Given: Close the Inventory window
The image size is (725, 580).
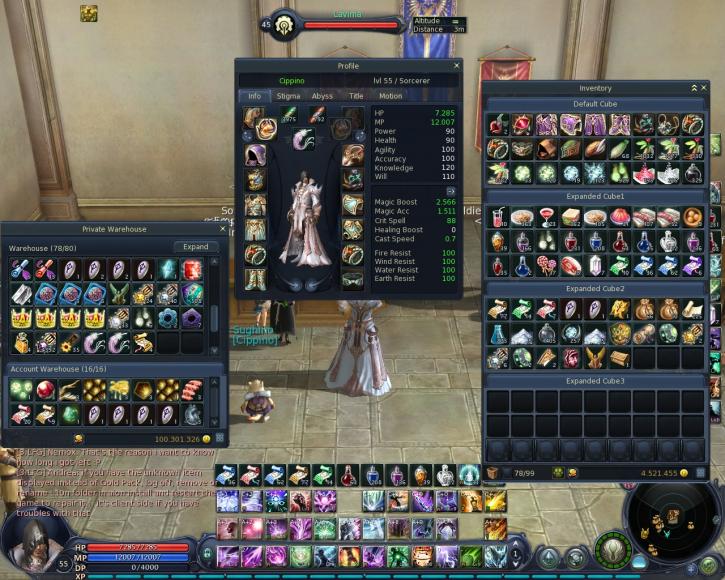Looking at the screenshot, I should point(704,88).
